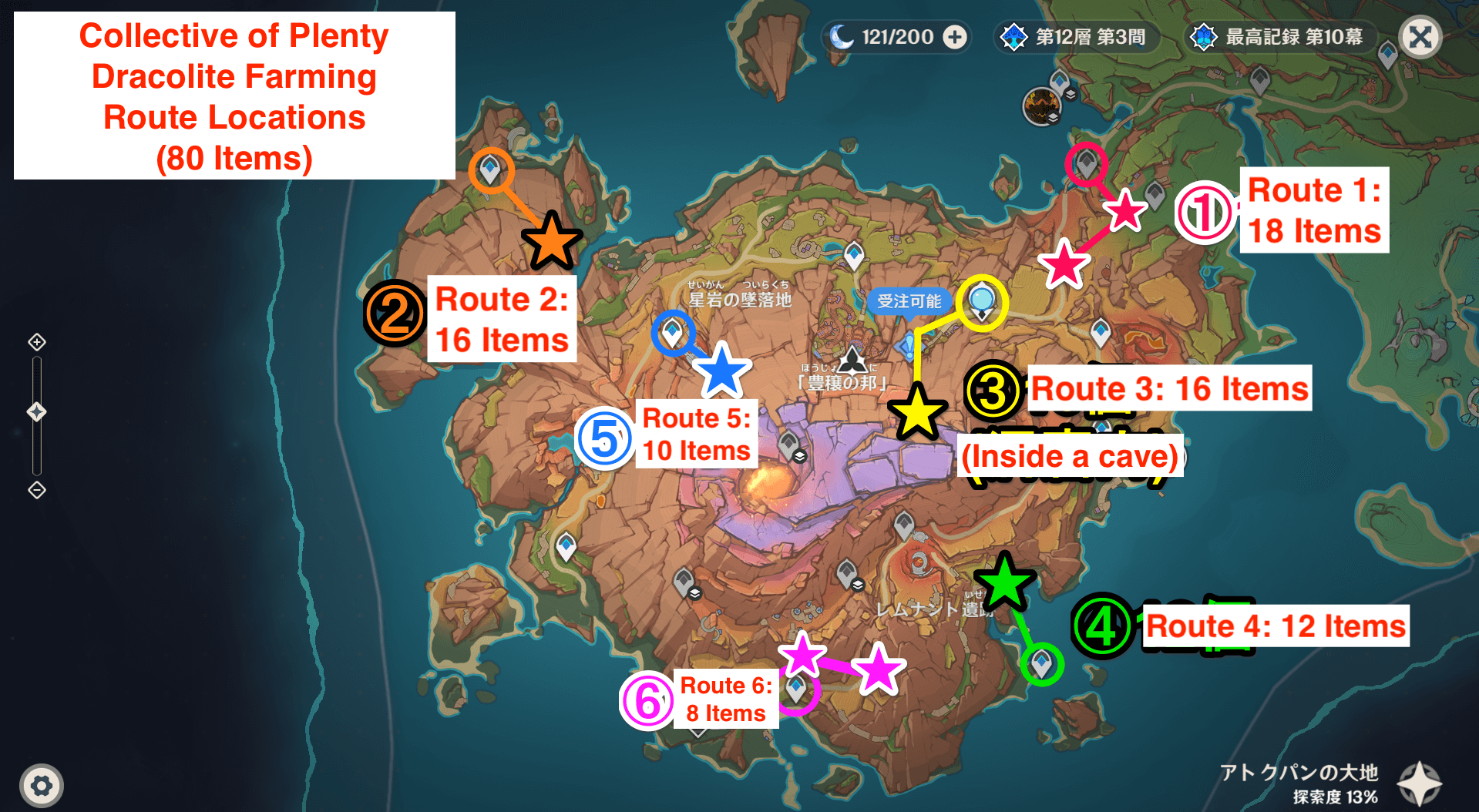1479x812 pixels.
Task: Click the pink-circled waypoint near Route 1
Action: coord(1086,164)
